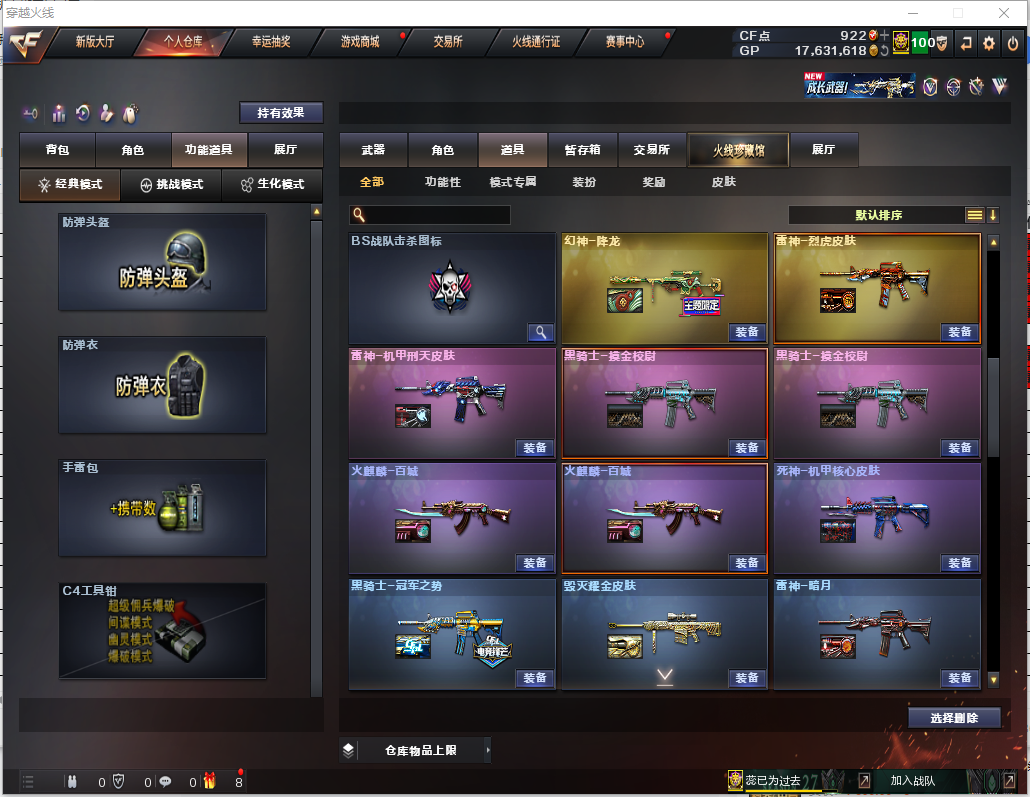Switch to the 功能道具 tab
Image resolution: width=1030 pixels, height=797 pixels.
click(x=209, y=150)
